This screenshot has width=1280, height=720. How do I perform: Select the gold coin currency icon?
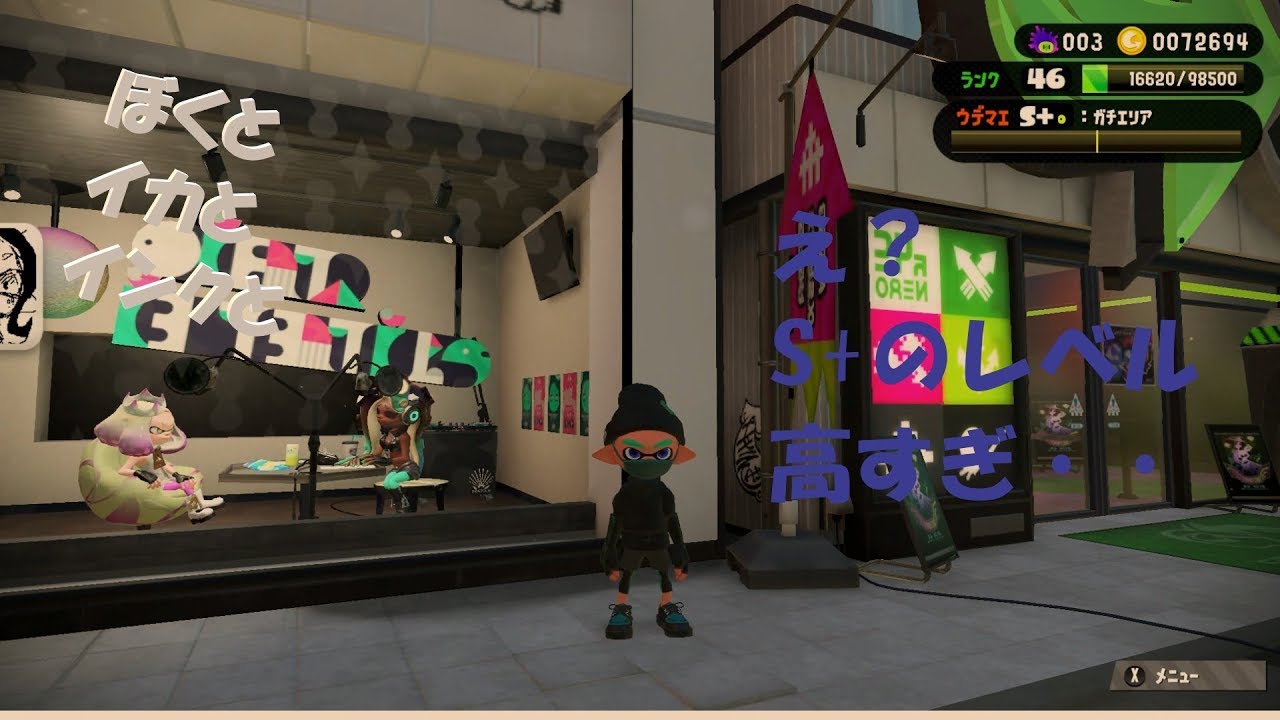1131,40
